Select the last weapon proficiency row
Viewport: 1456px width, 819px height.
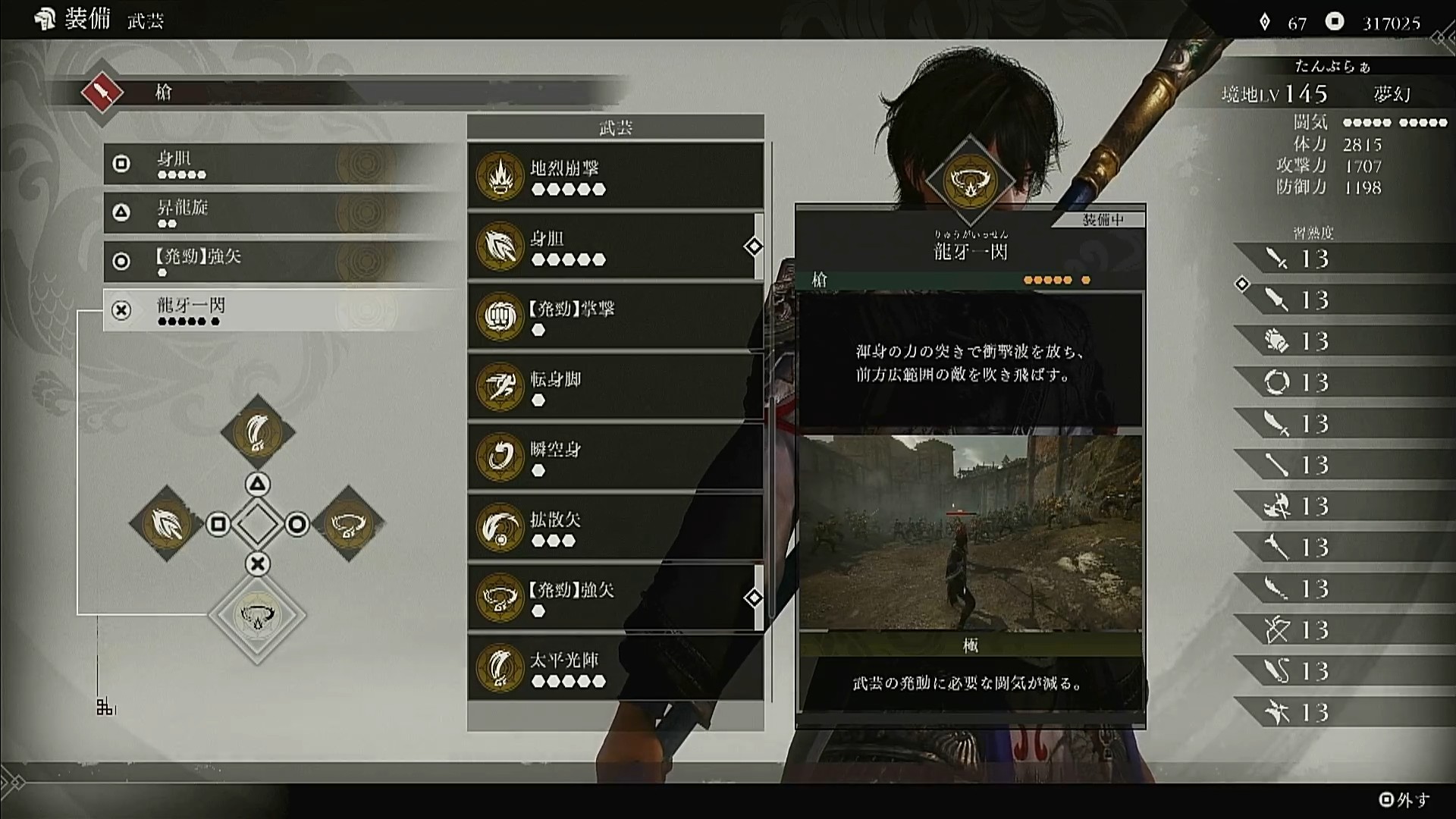click(1342, 713)
